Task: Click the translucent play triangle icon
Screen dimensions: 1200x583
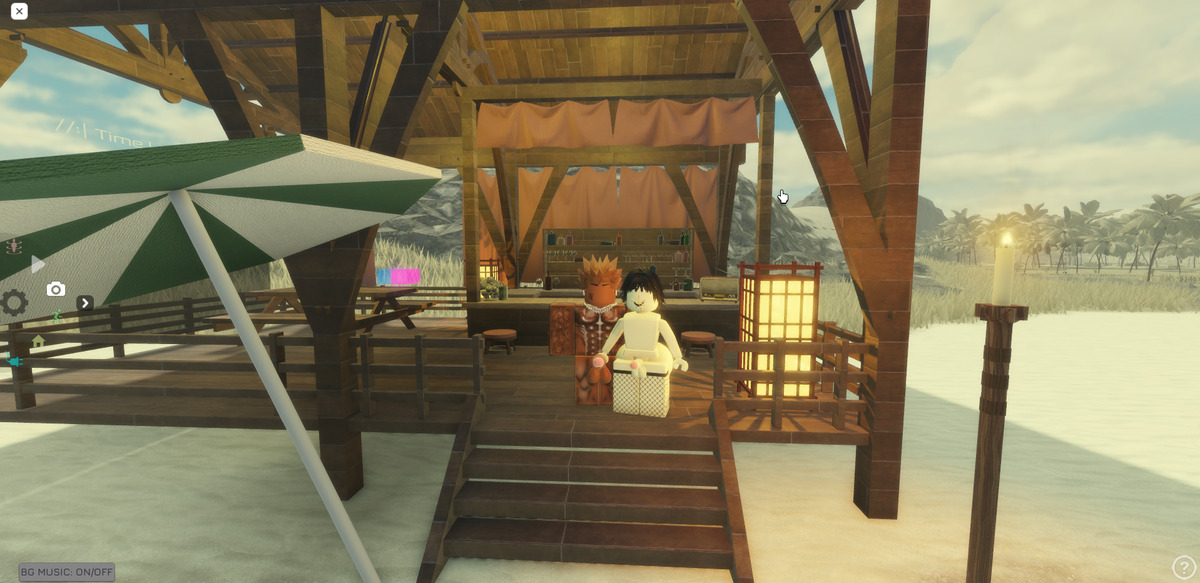Action: point(38,265)
